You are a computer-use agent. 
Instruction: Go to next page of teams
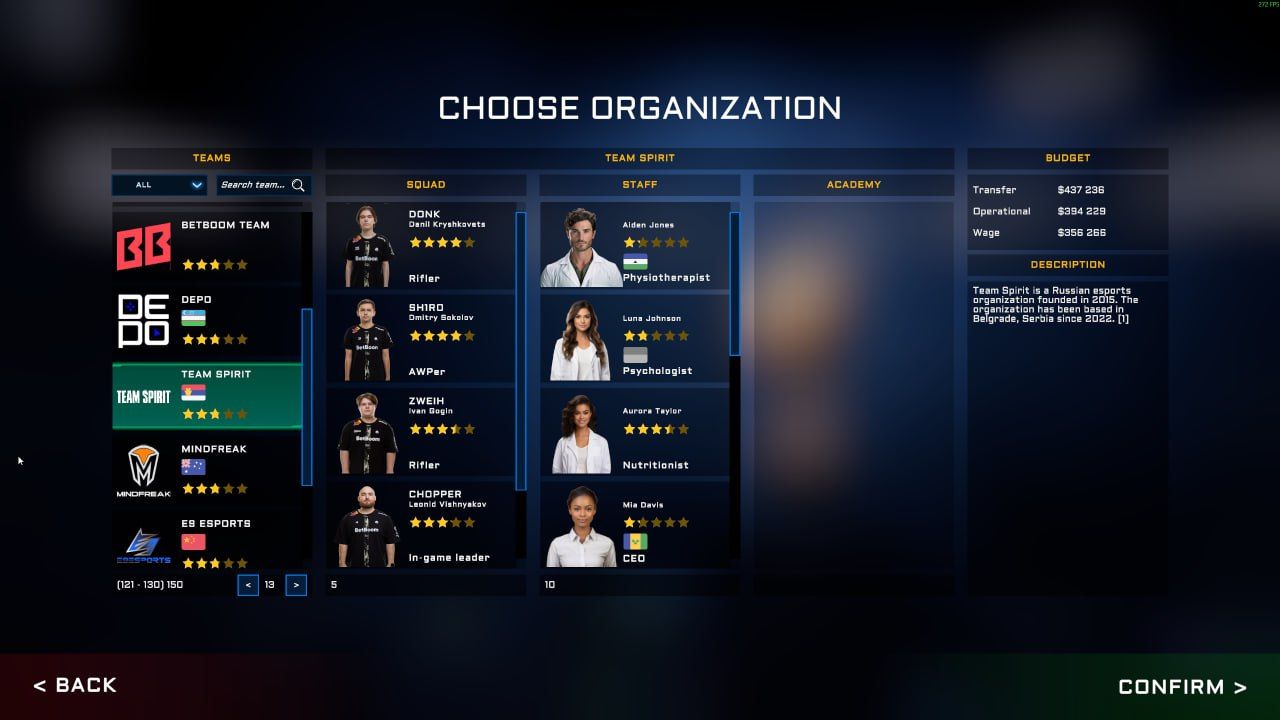pyautogui.click(x=295, y=585)
